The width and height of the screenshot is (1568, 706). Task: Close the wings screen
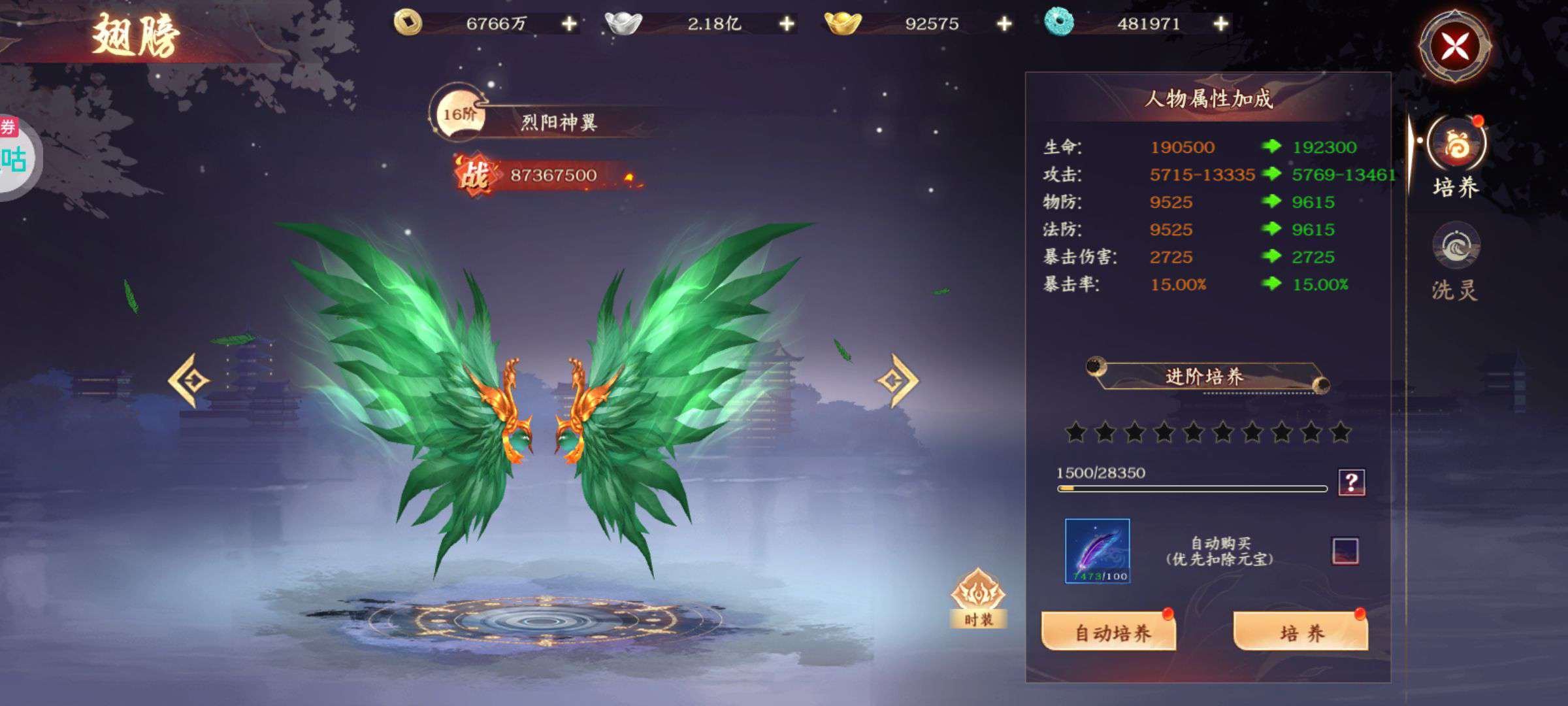[x=1454, y=46]
